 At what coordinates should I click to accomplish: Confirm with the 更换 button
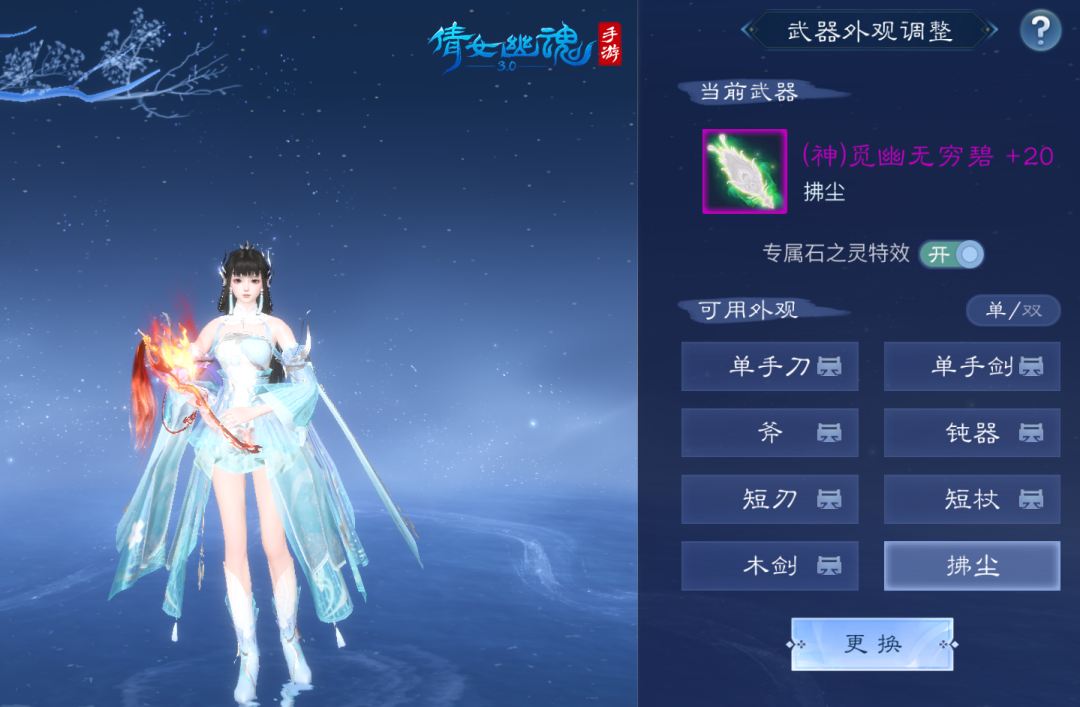(872, 644)
